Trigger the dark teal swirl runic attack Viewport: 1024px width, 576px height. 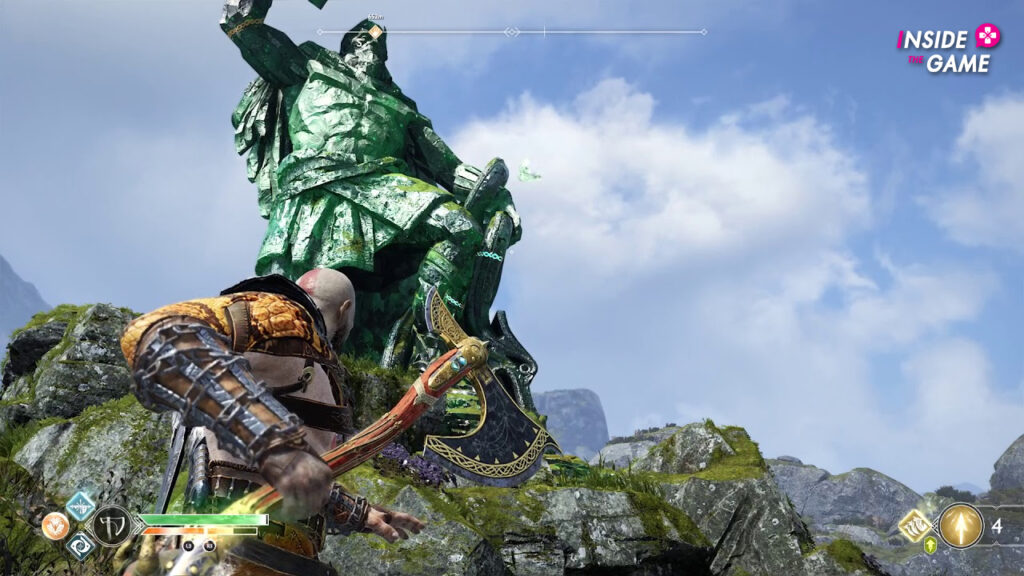tap(81, 545)
